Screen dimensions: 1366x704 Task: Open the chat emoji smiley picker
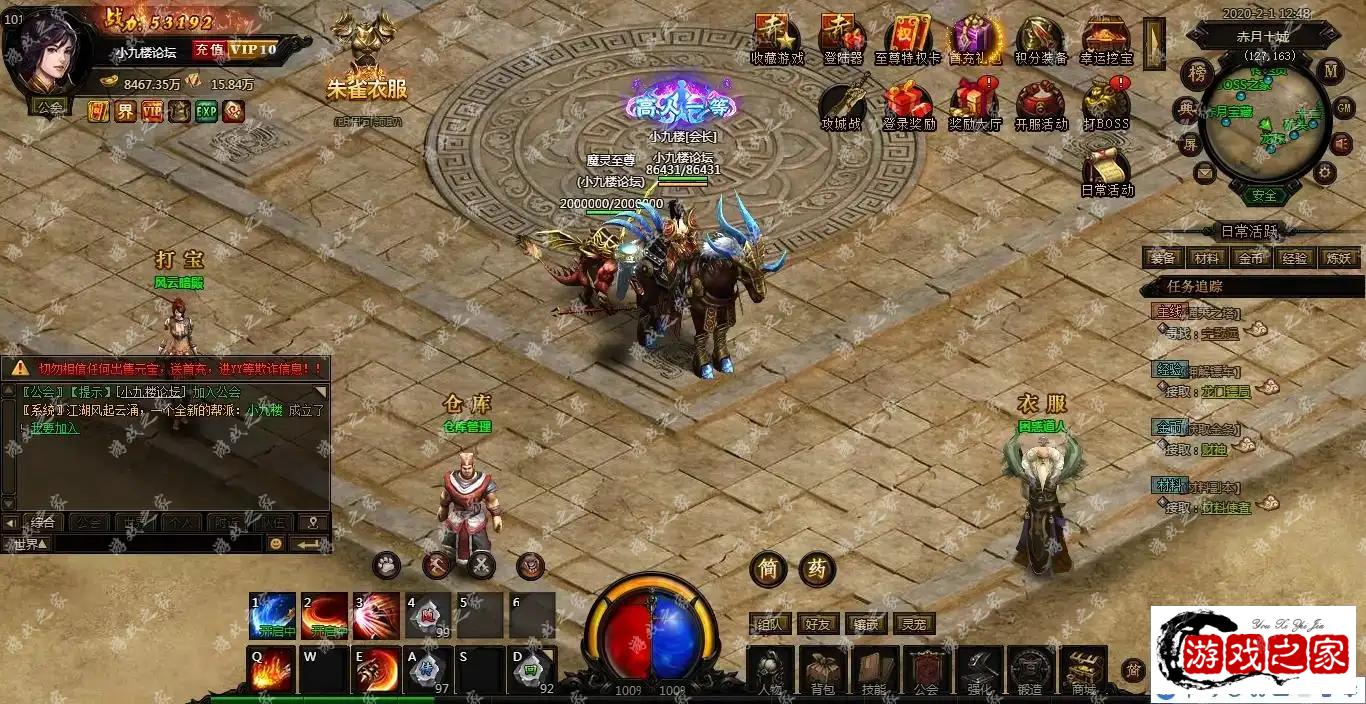(x=276, y=544)
